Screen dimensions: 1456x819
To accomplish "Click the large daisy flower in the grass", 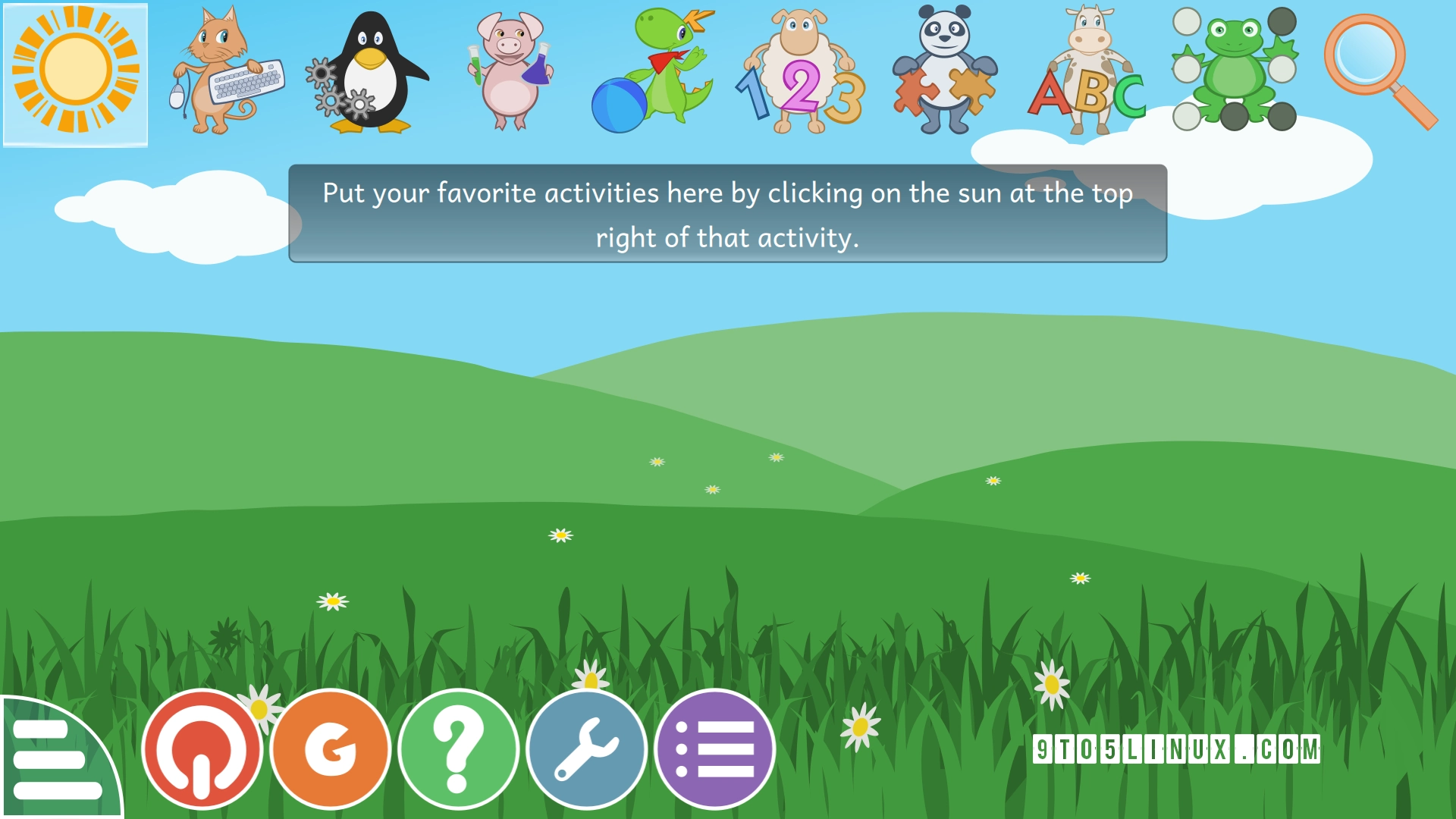I will [x=1050, y=685].
